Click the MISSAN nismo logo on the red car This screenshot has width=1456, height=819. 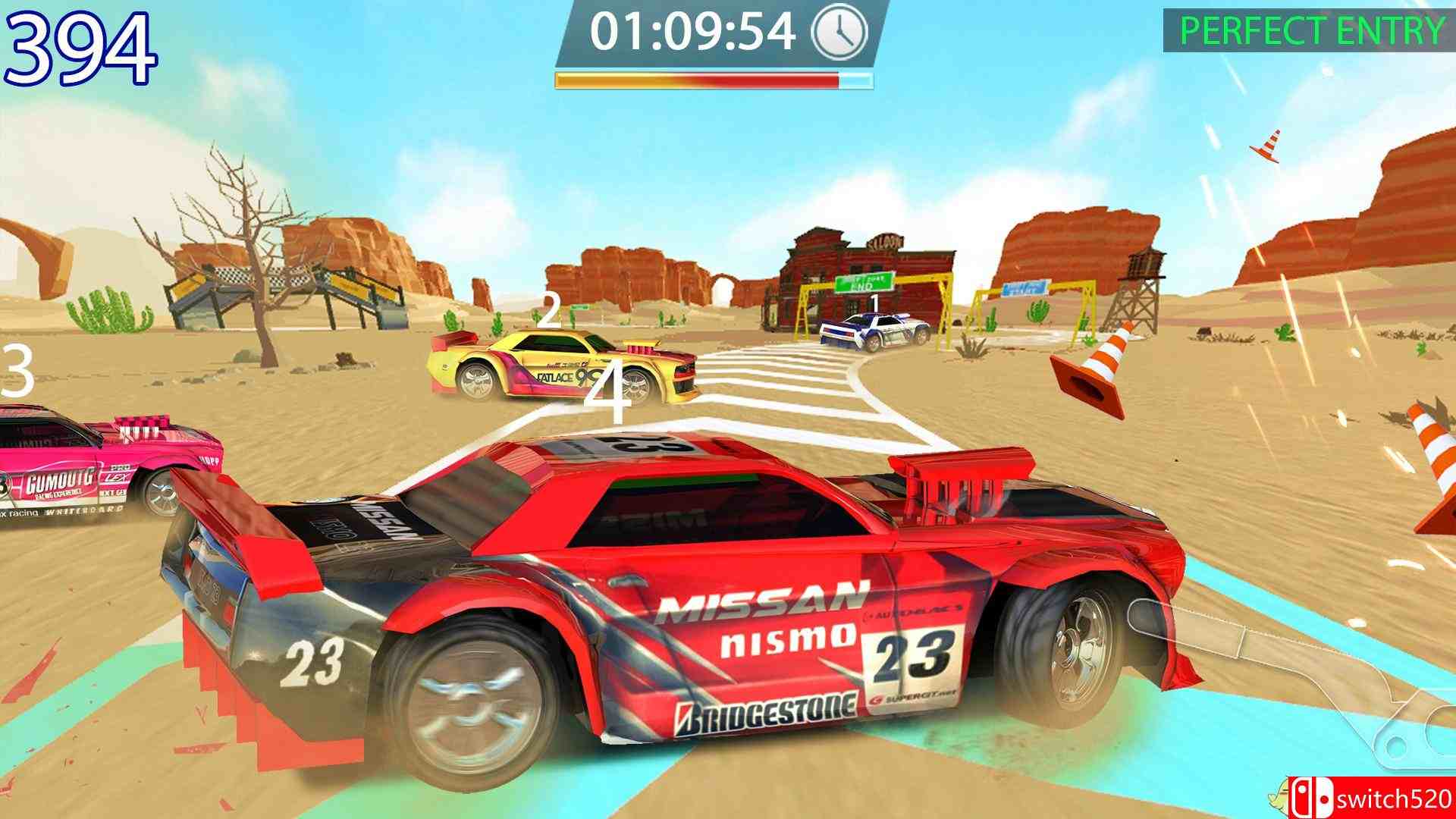(766, 623)
